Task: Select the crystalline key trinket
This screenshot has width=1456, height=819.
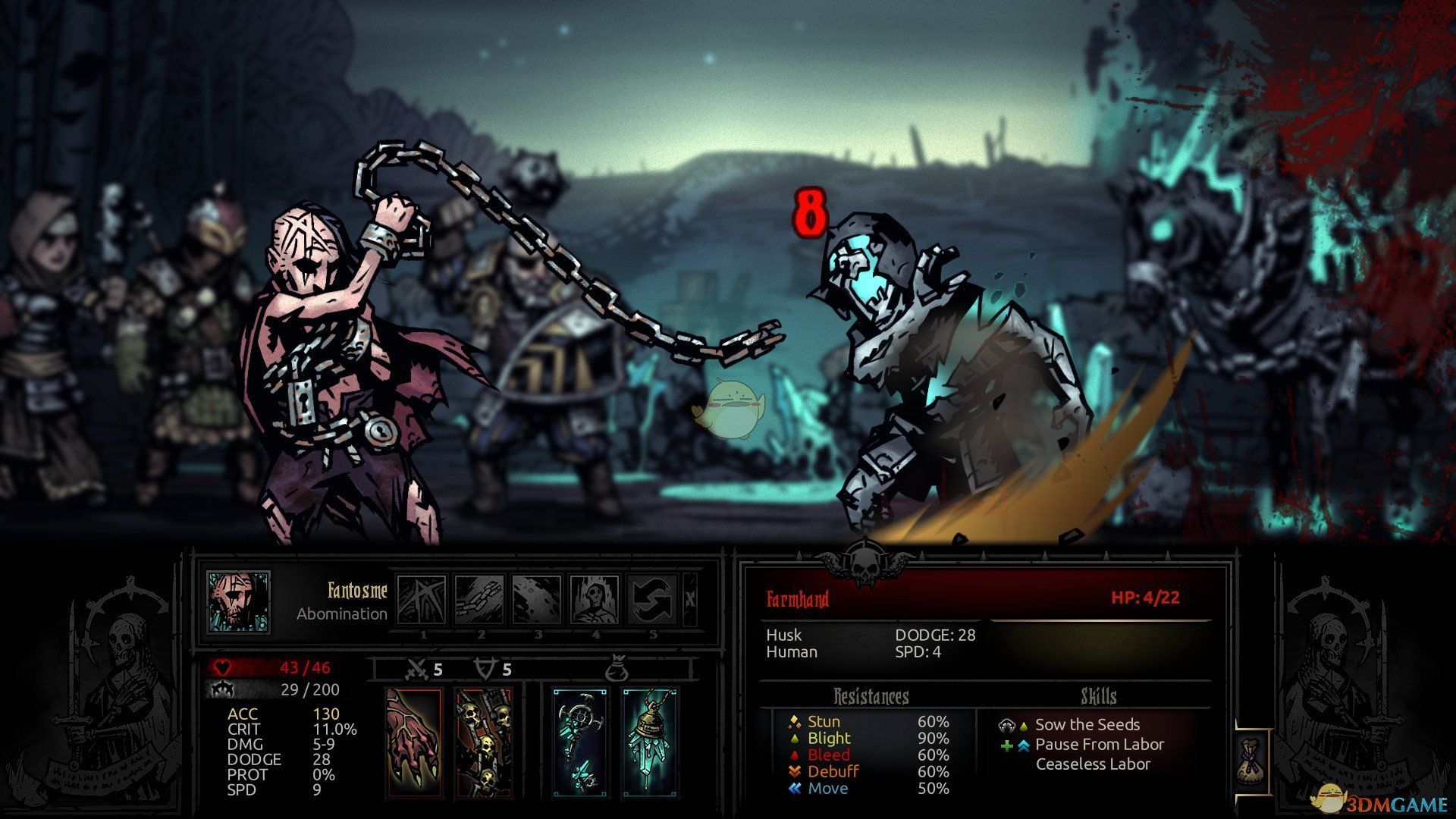Action: point(580,742)
